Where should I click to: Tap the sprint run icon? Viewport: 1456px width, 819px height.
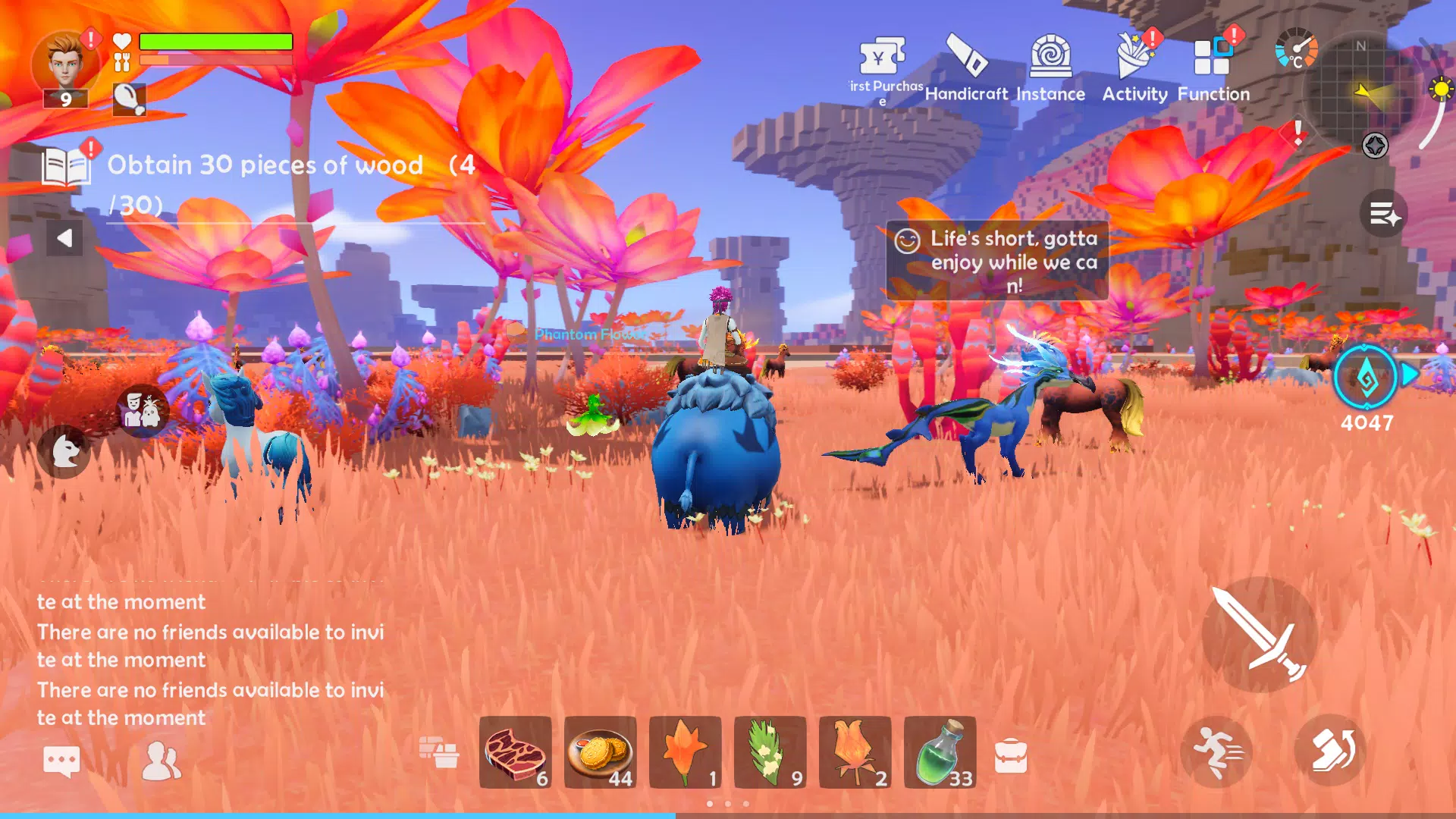tap(1217, 751)
